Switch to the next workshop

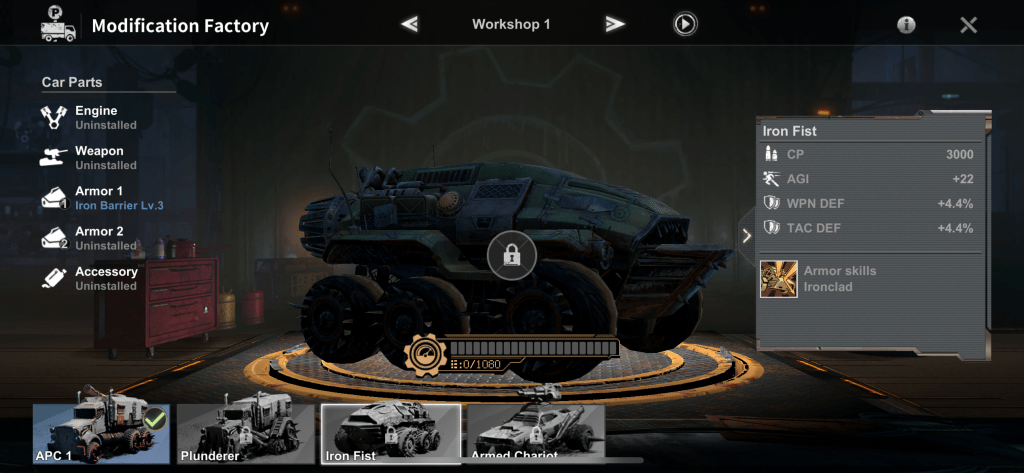615,24
